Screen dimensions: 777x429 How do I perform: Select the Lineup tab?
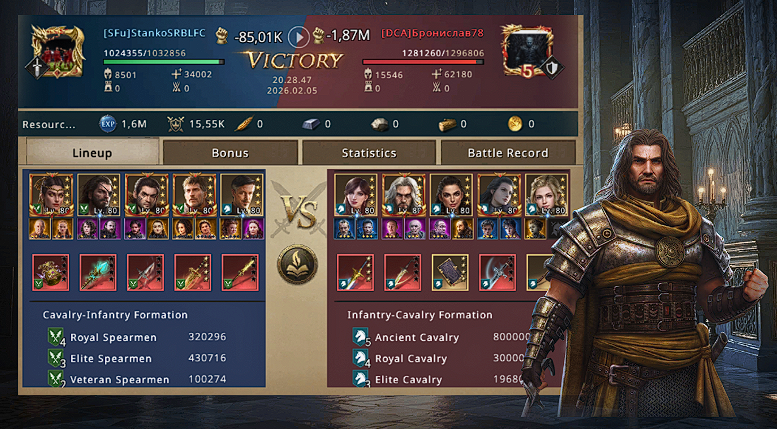click(92, 153)
